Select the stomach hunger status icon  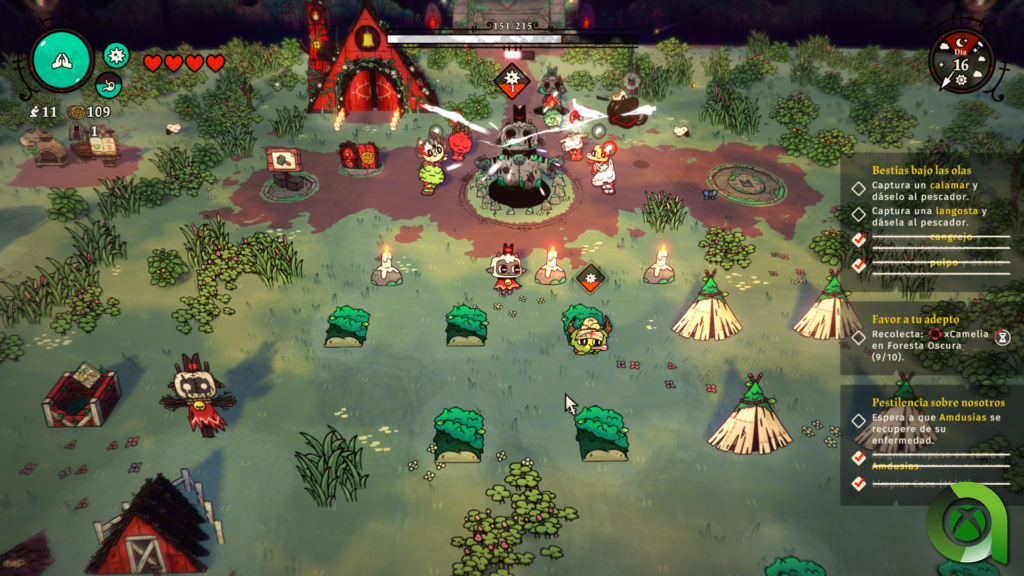tap(109, 85)
